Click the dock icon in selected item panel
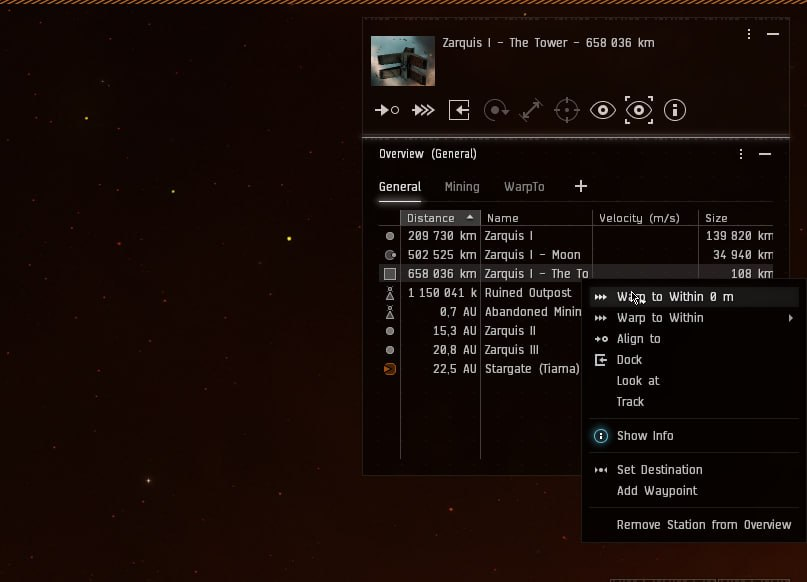Viewport: 807px width, 582px height. [x=459, y=110]
